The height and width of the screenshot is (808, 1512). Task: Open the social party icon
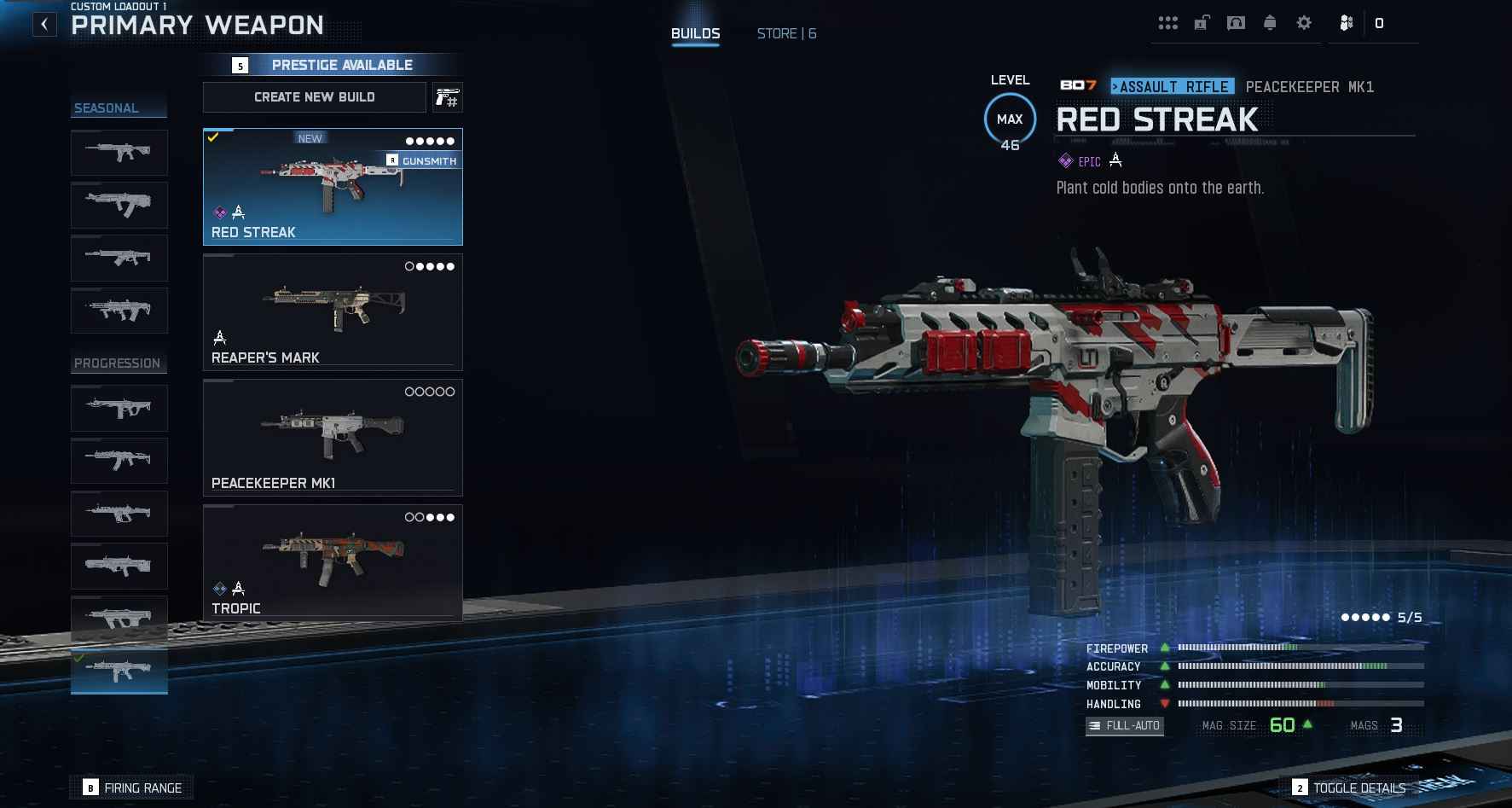pos(1347,23)
